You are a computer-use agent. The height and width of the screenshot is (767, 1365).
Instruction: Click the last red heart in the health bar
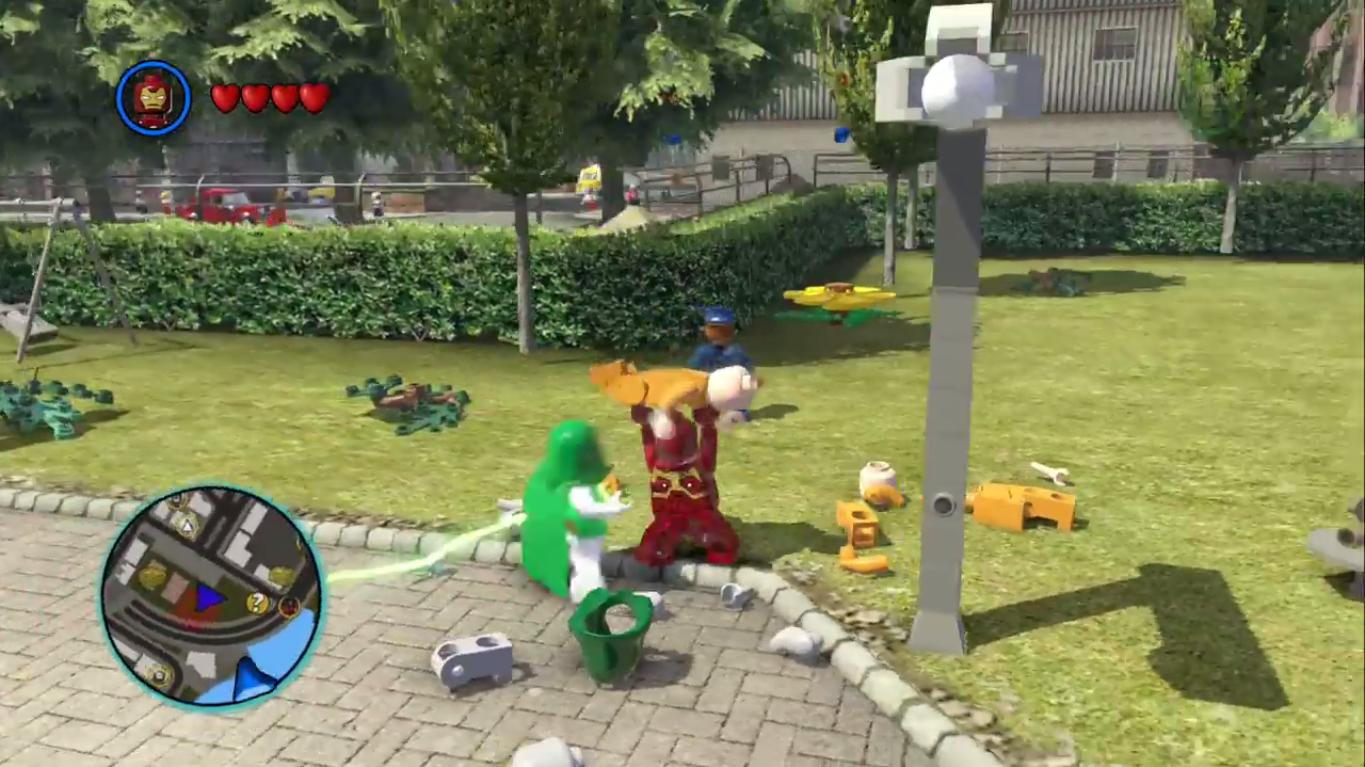point(313,97)
